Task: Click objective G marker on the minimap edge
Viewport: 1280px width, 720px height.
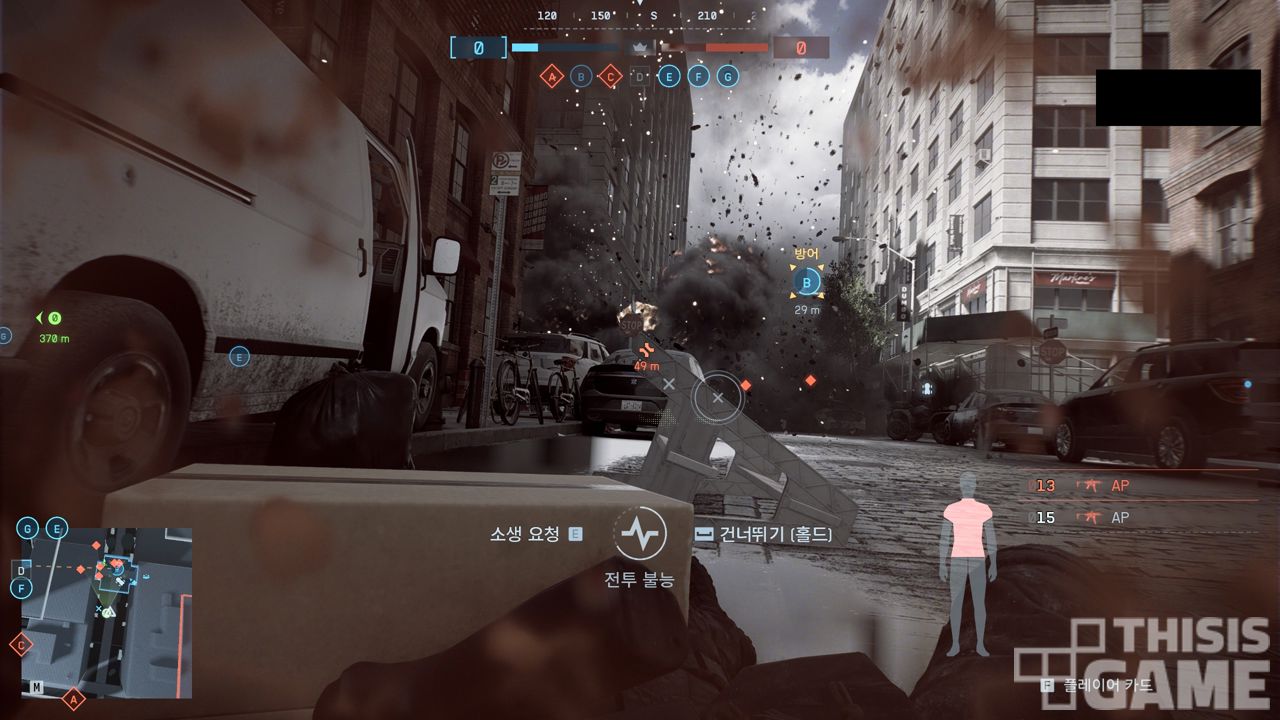Action: point(27,528)
